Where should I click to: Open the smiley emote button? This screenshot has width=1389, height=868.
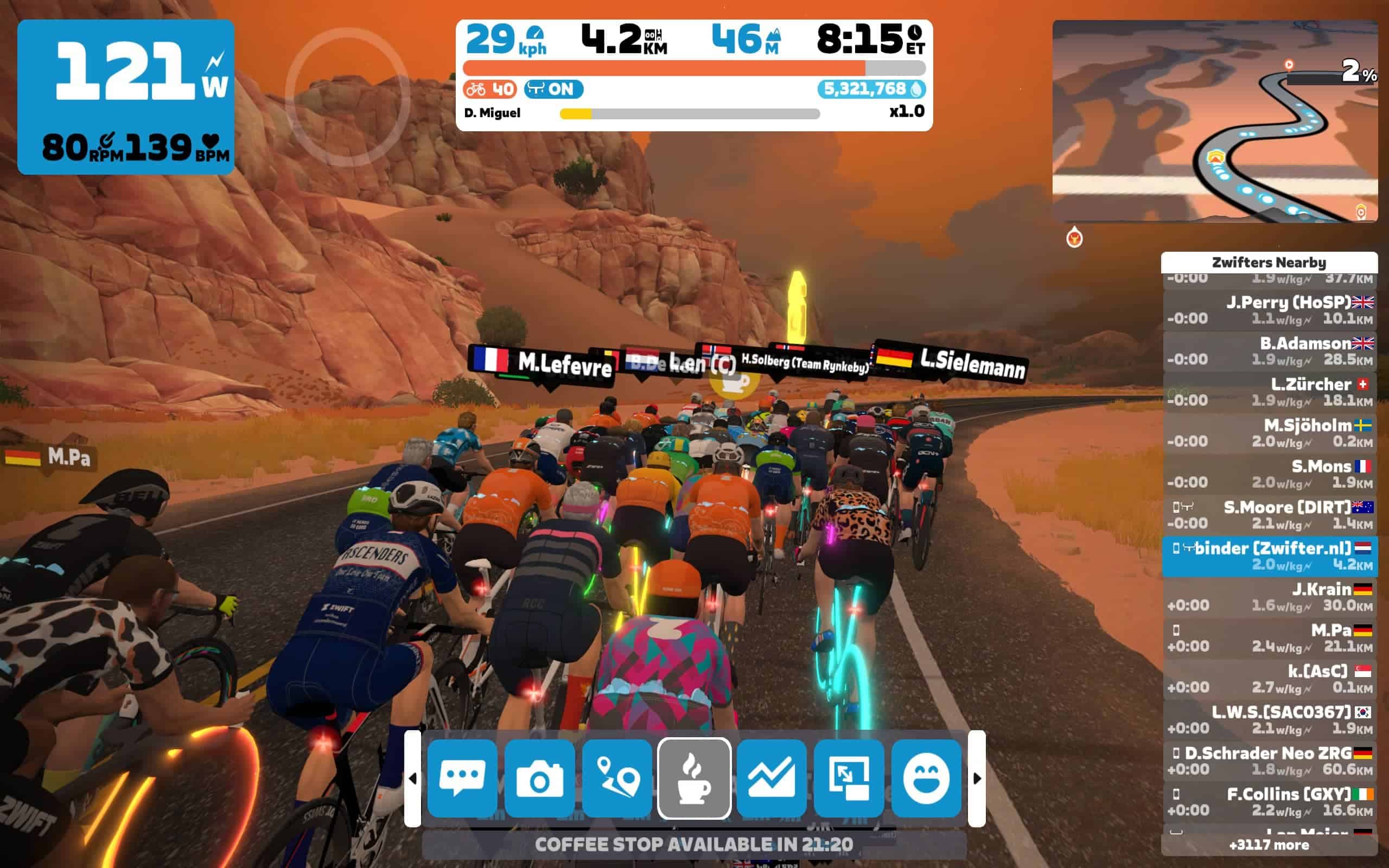pos(926,778)
